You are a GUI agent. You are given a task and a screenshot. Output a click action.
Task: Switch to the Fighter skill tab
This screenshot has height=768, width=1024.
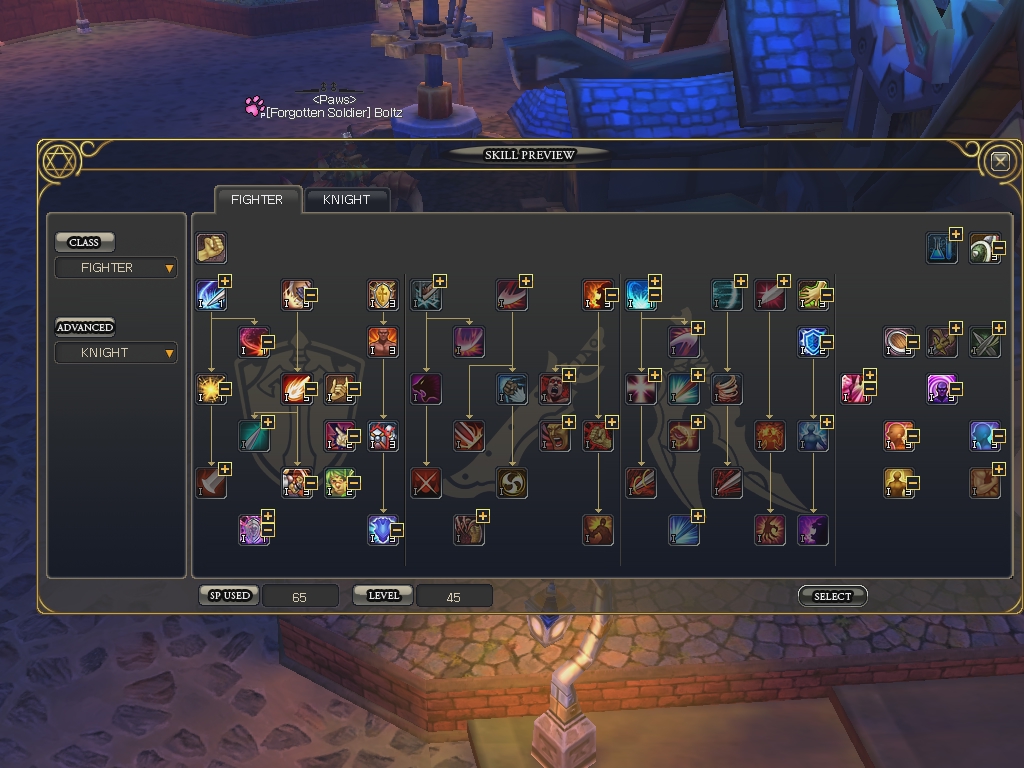(x=257, y=199)
